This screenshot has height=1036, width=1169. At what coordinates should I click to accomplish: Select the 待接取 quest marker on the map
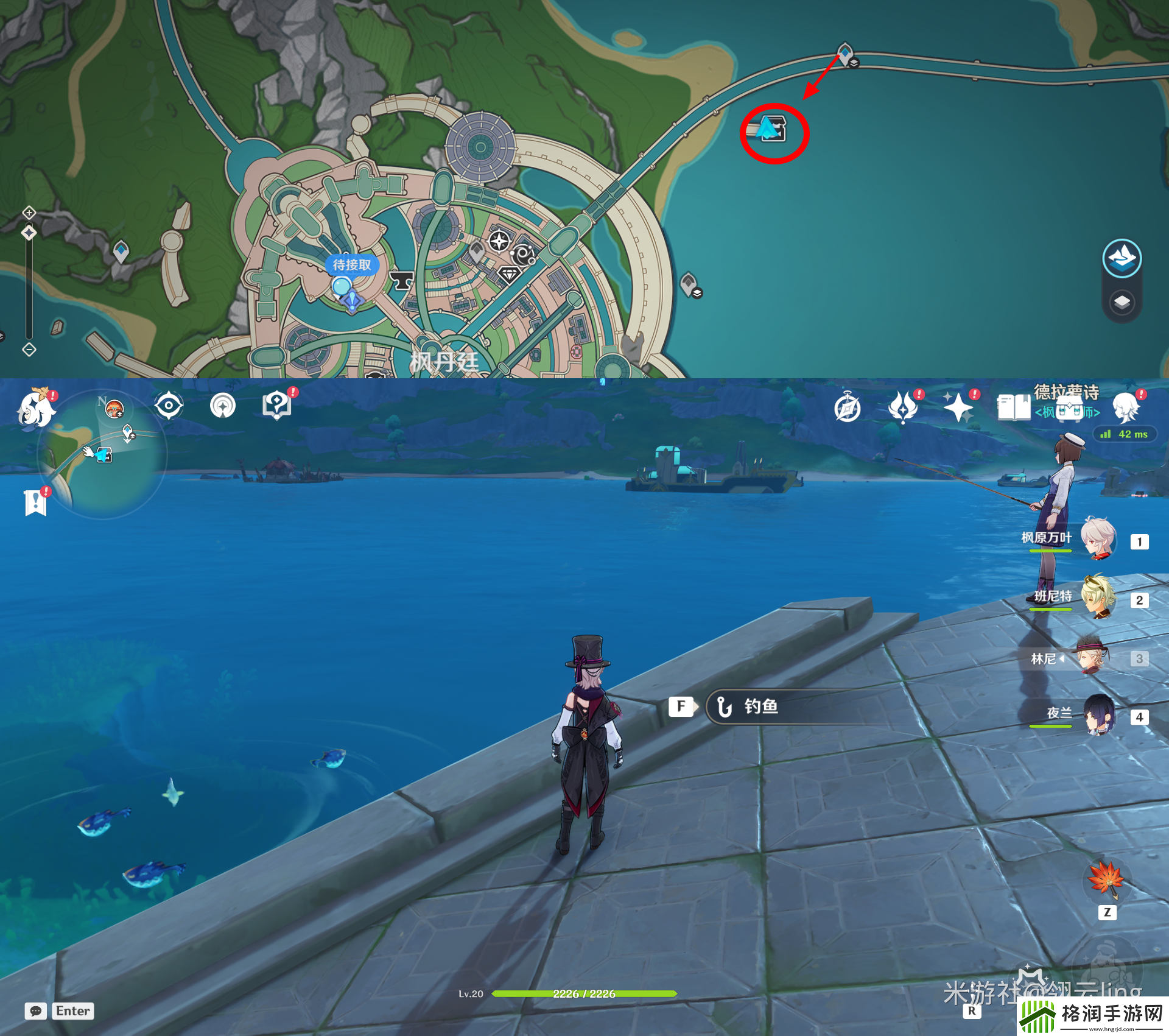coord(351,266)
